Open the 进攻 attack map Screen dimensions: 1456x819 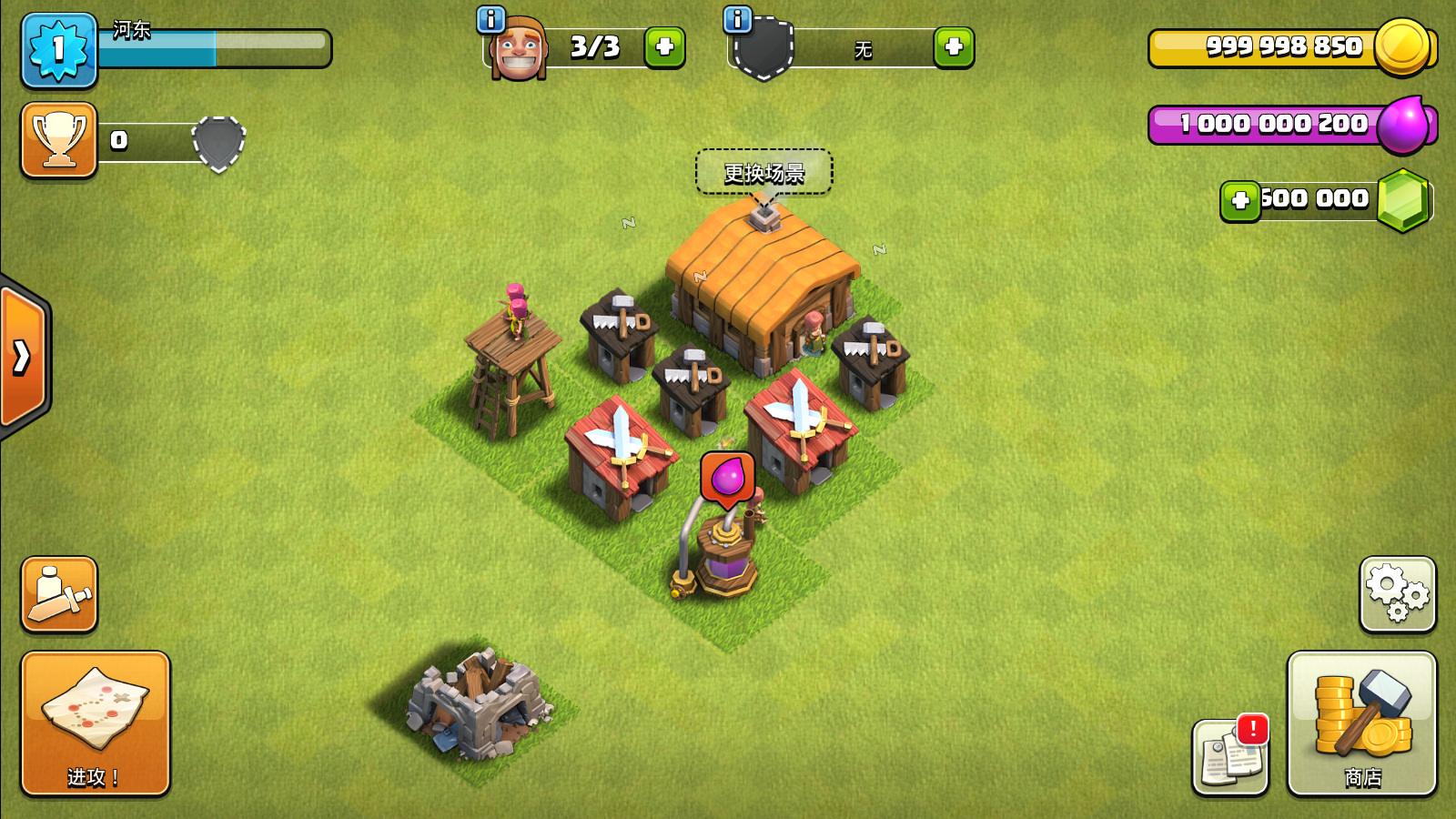tap(95, 723)
